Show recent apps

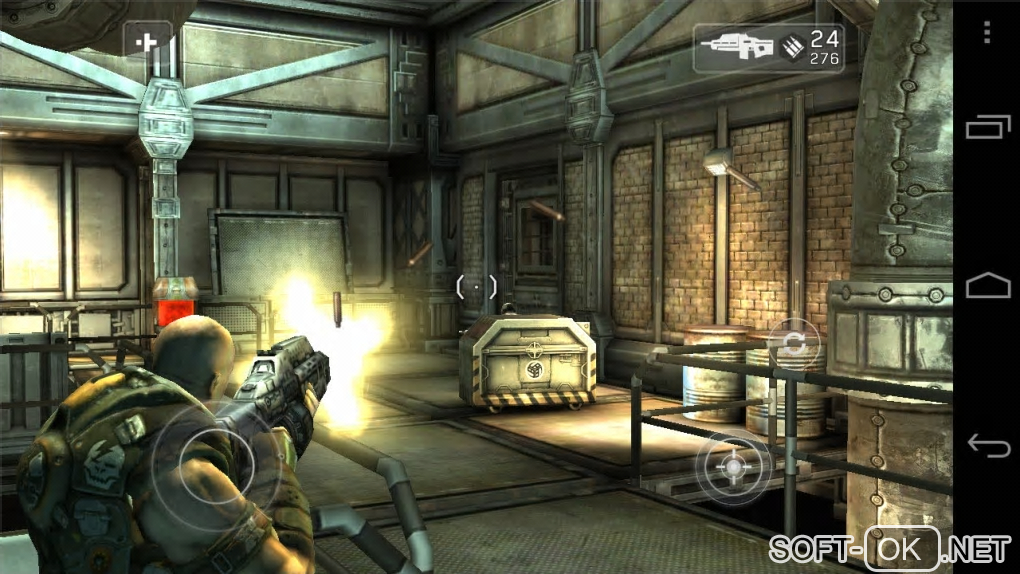click(987, 127)
